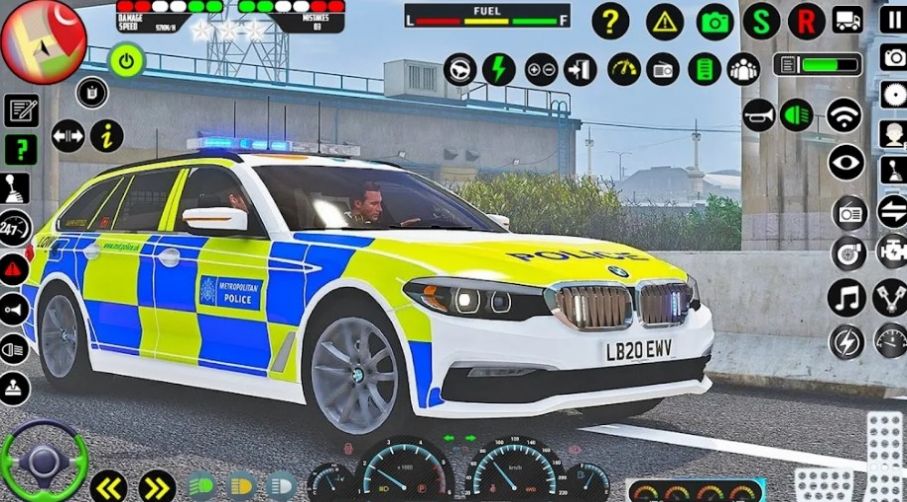Activate the green lightning bolt icon
The height and width of the screenshot is (502, 907).
click(x=499, y=69)
